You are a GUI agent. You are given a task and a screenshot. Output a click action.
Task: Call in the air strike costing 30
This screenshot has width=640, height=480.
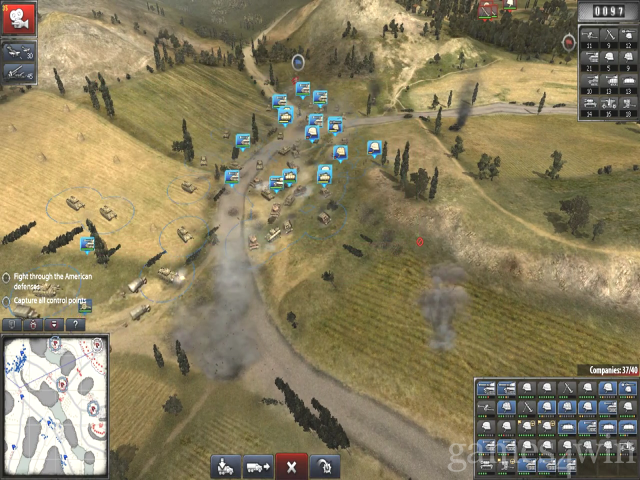[19, 51]
